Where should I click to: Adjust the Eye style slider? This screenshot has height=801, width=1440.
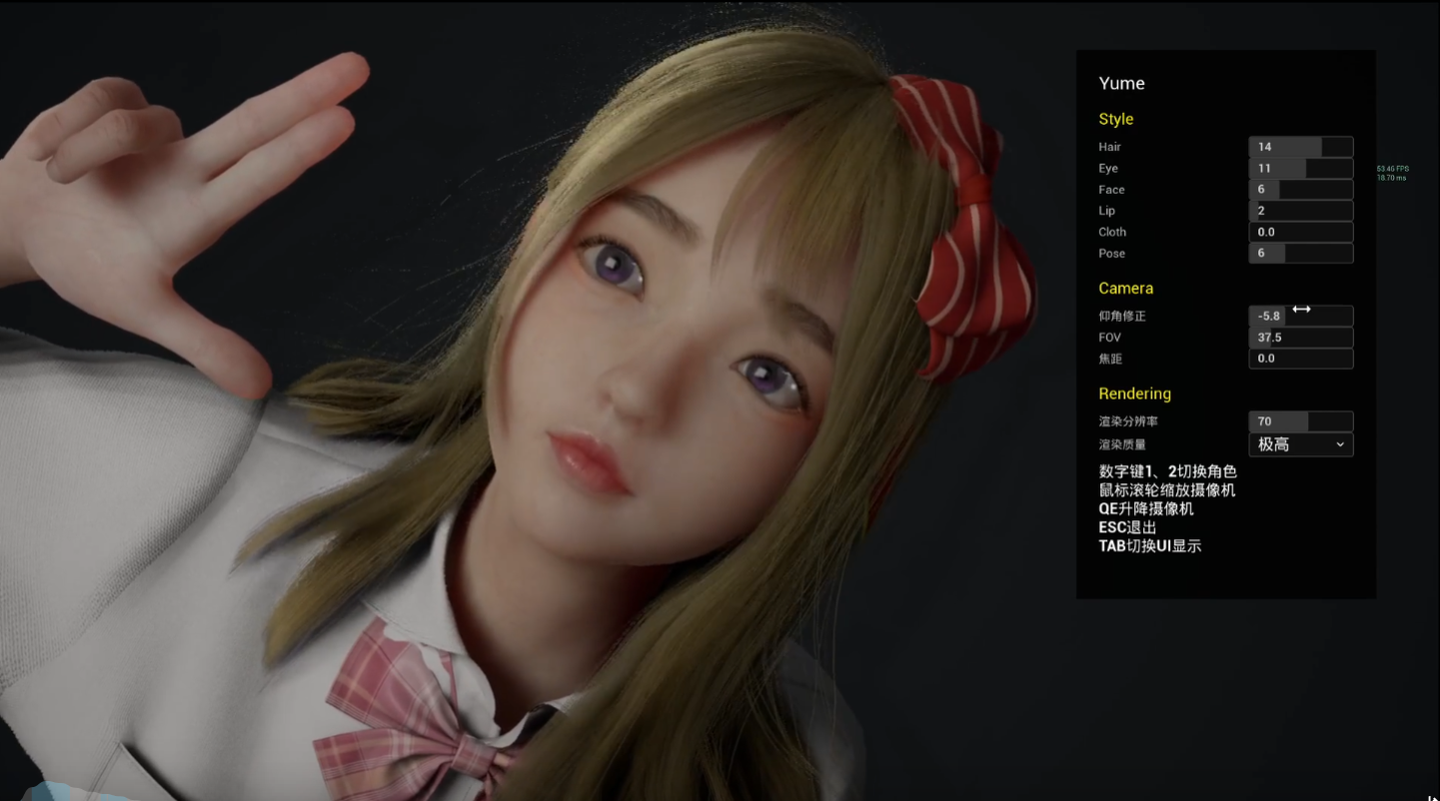[1300, 168]
